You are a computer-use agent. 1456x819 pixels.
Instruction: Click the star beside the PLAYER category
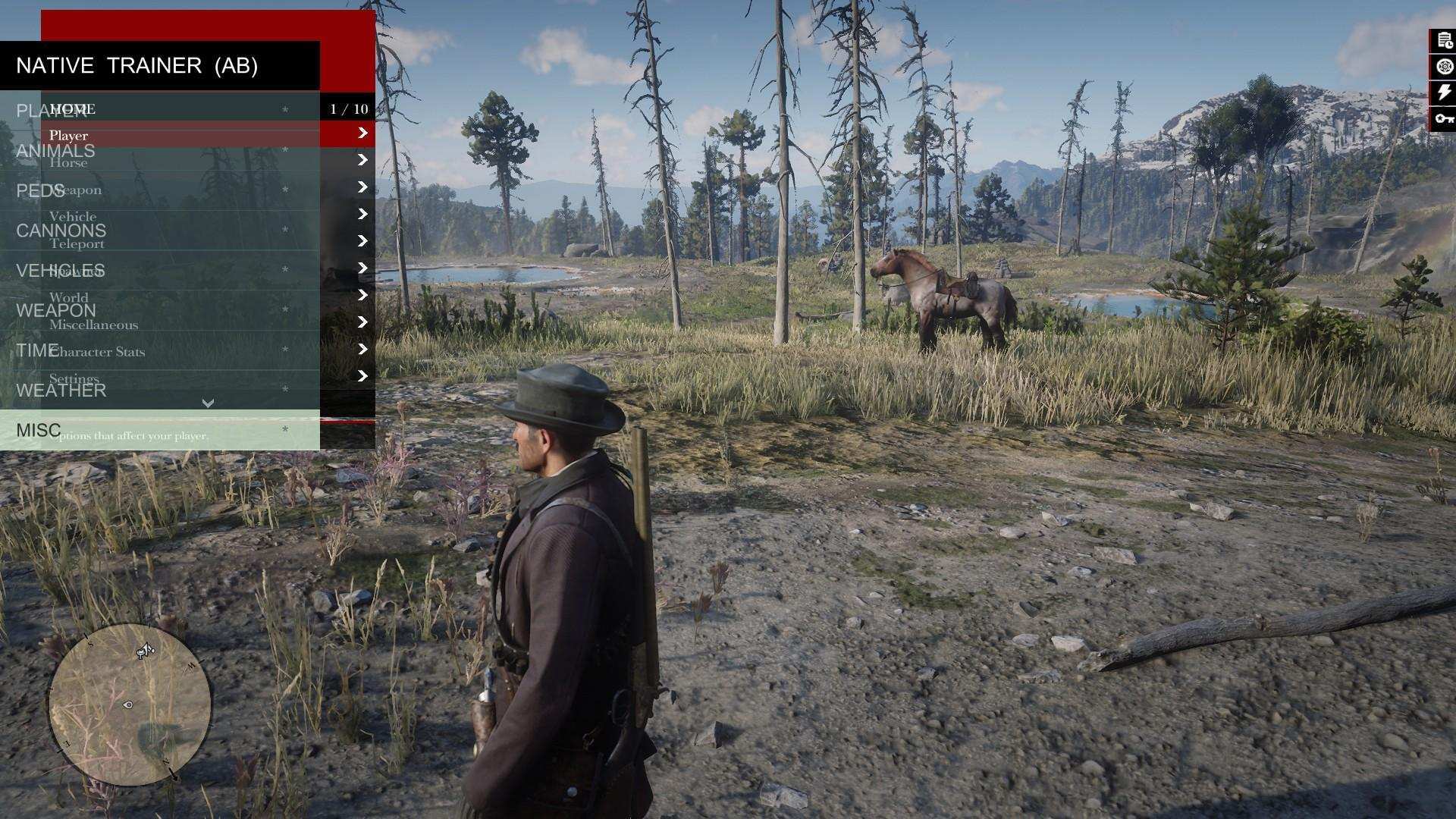point(284,109)
